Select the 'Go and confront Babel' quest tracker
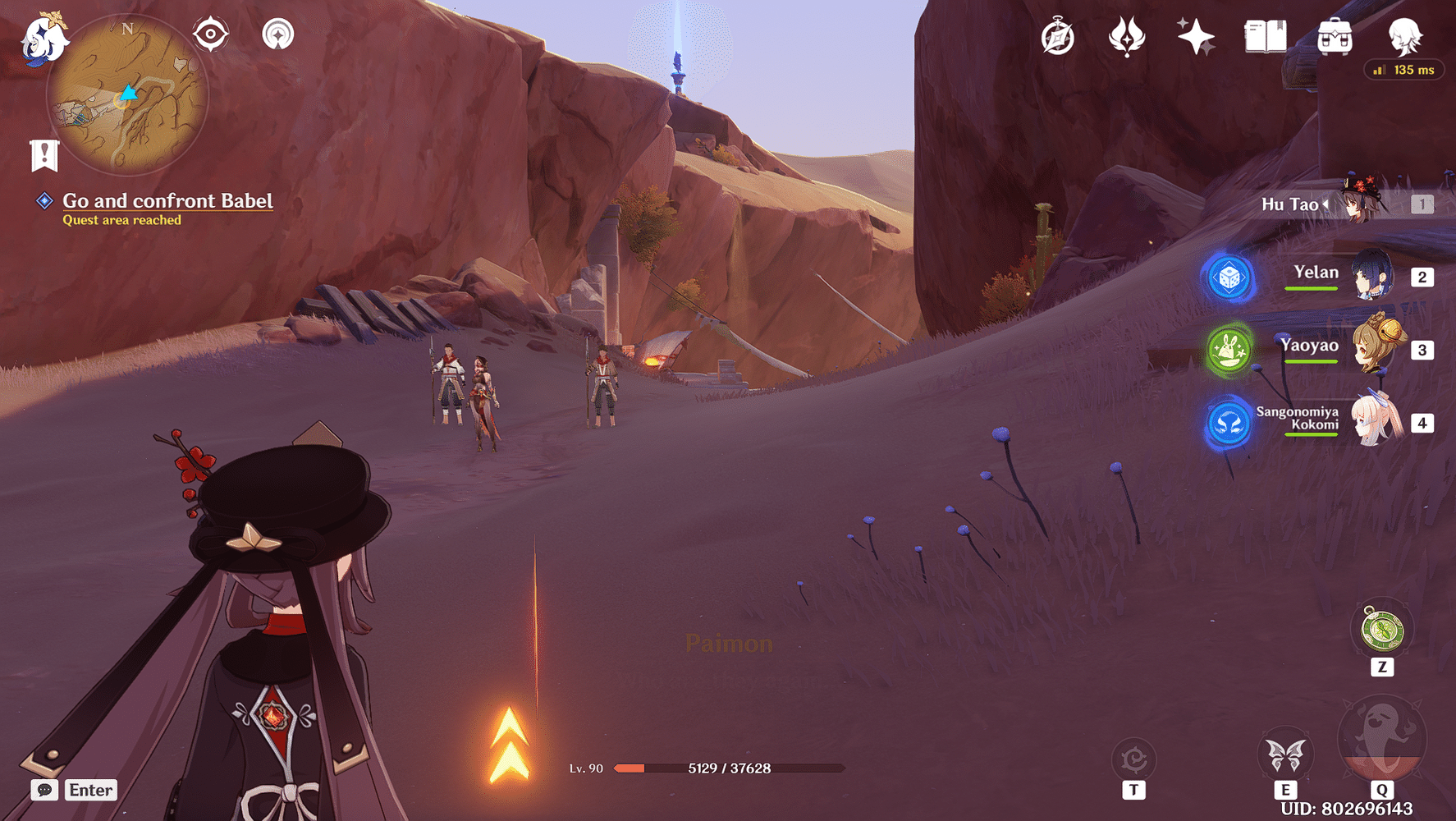 [x=167, y=201]
